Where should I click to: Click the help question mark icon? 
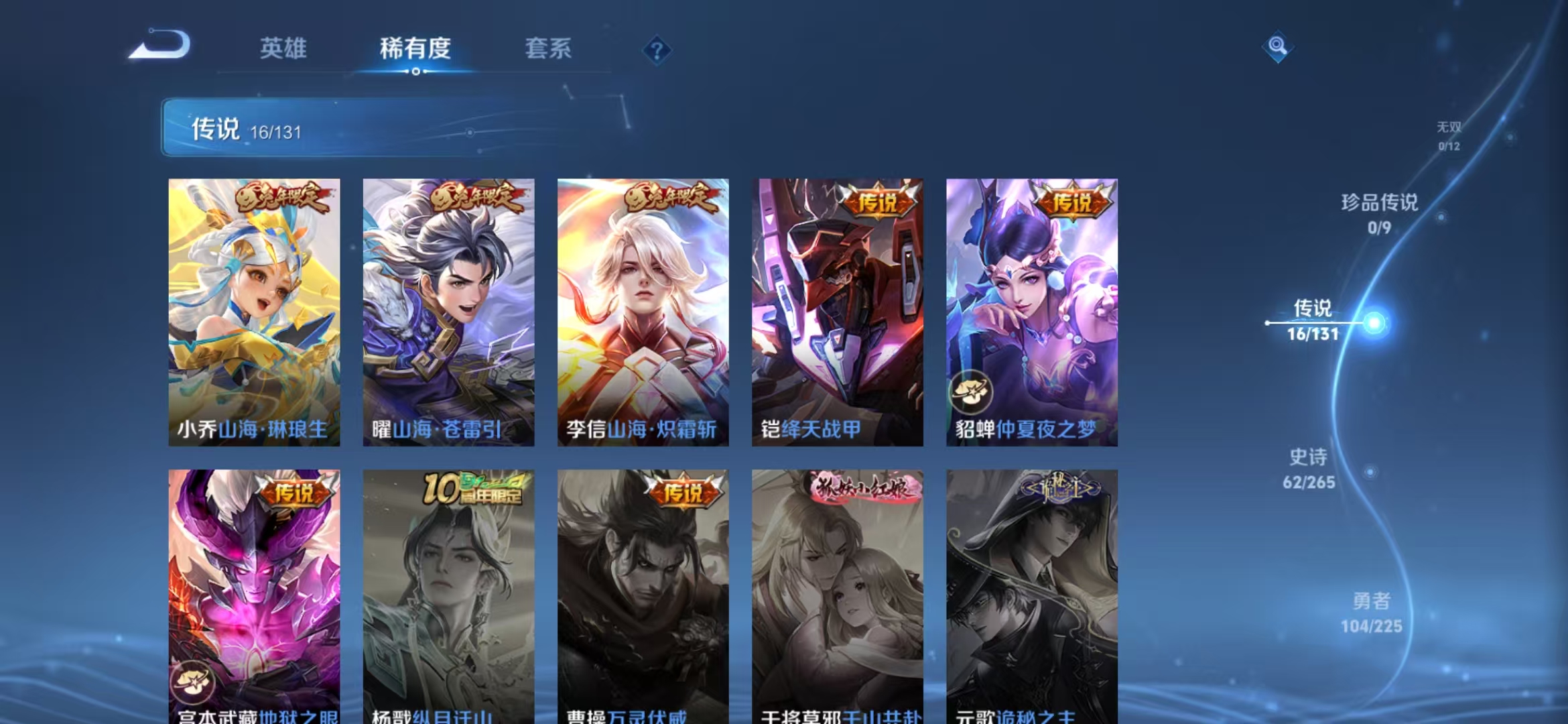[x=658, y=50]
